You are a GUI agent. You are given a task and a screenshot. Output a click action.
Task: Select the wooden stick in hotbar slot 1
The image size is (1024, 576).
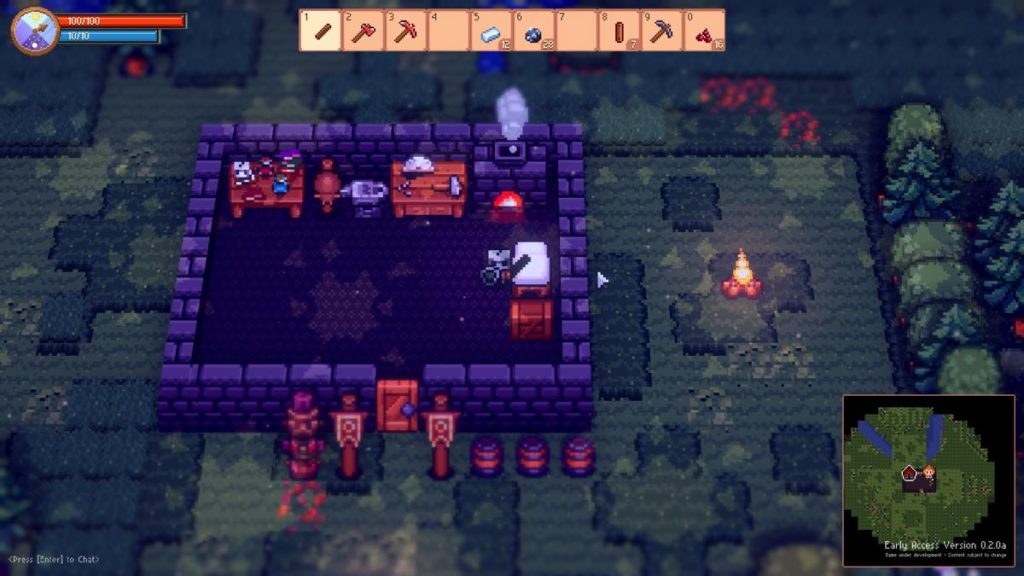[320, 31]
